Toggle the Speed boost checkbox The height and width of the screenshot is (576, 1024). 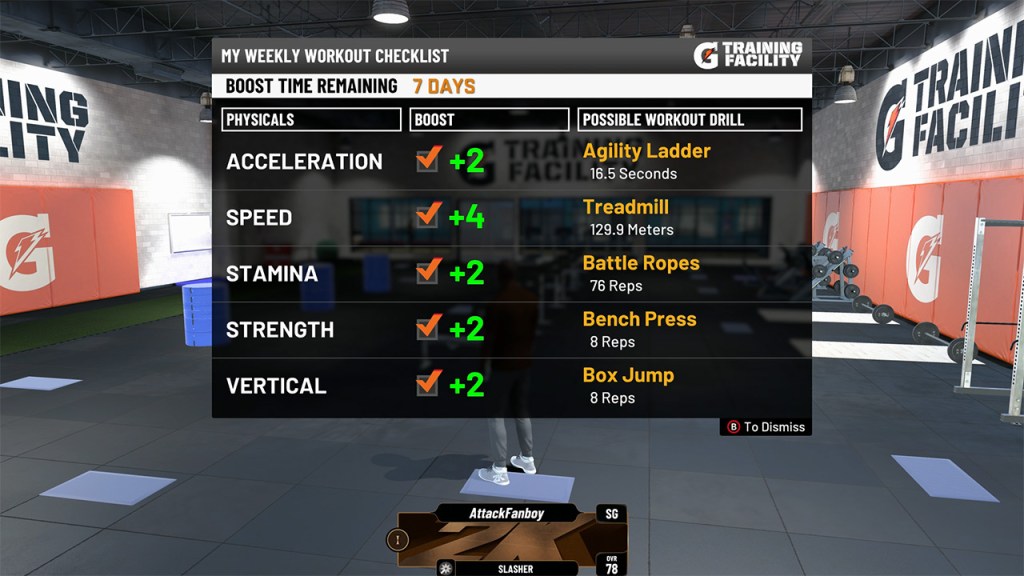[428, 215]
